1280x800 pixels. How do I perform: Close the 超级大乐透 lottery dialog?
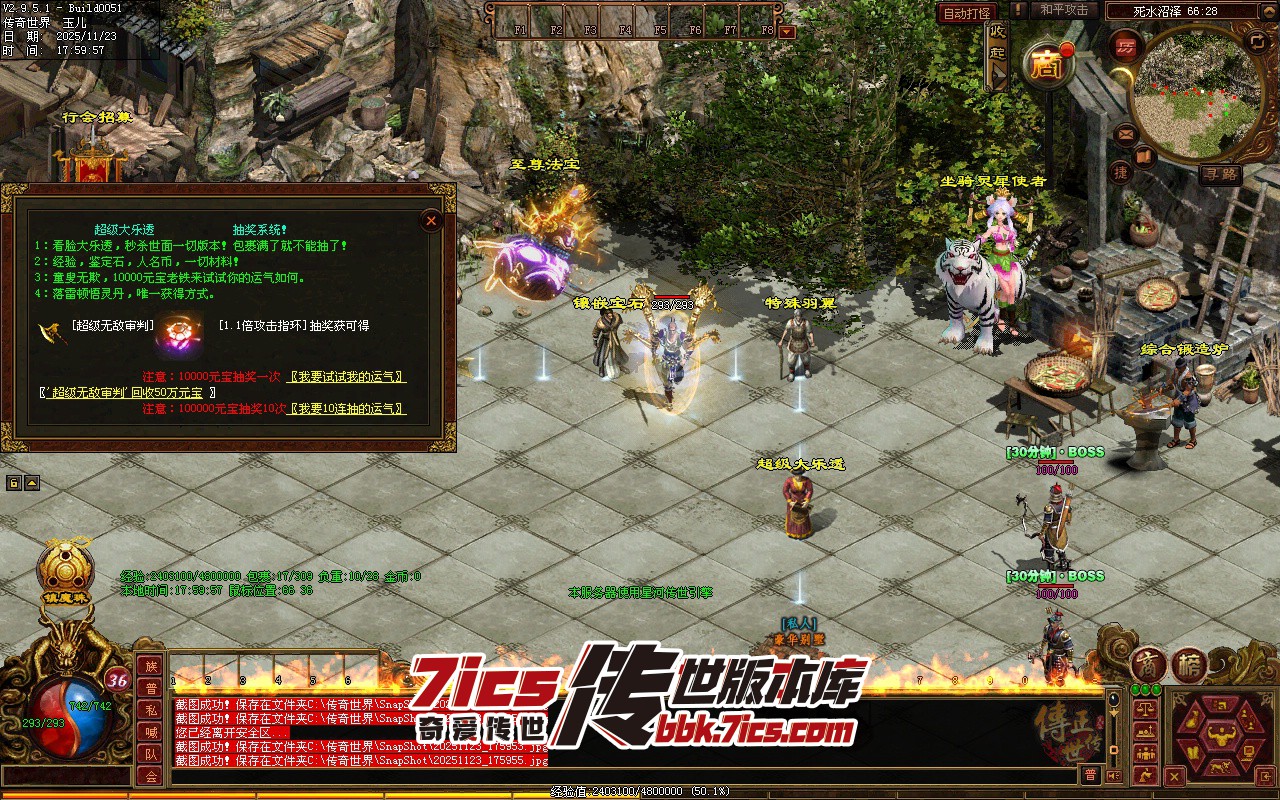pyautogui.click(x=431, y=220)
